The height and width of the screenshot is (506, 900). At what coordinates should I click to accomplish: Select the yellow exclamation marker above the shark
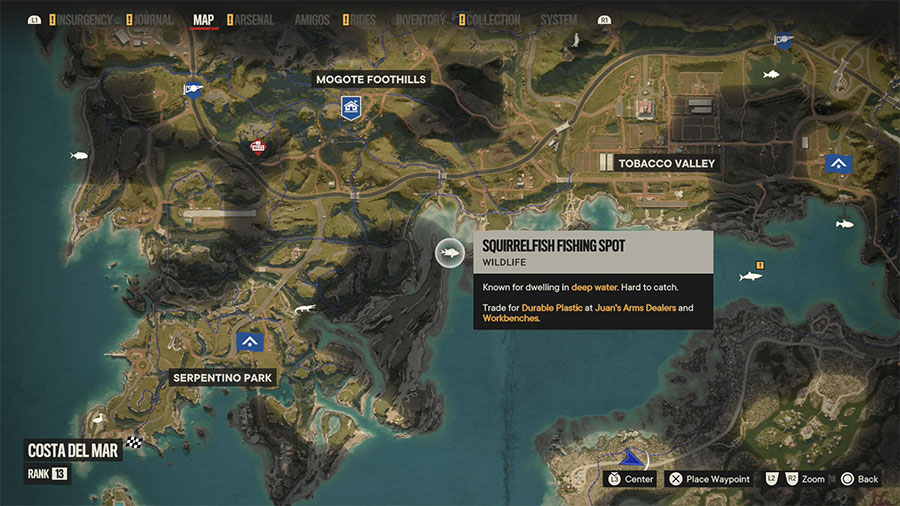[x=760, y=265]
